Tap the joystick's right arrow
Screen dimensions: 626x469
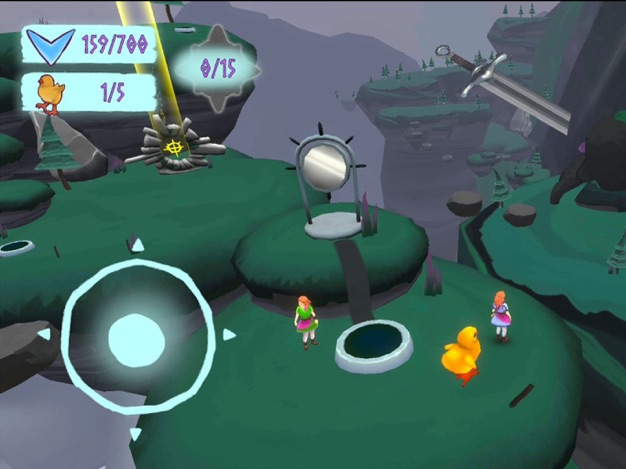pos(229,335)
